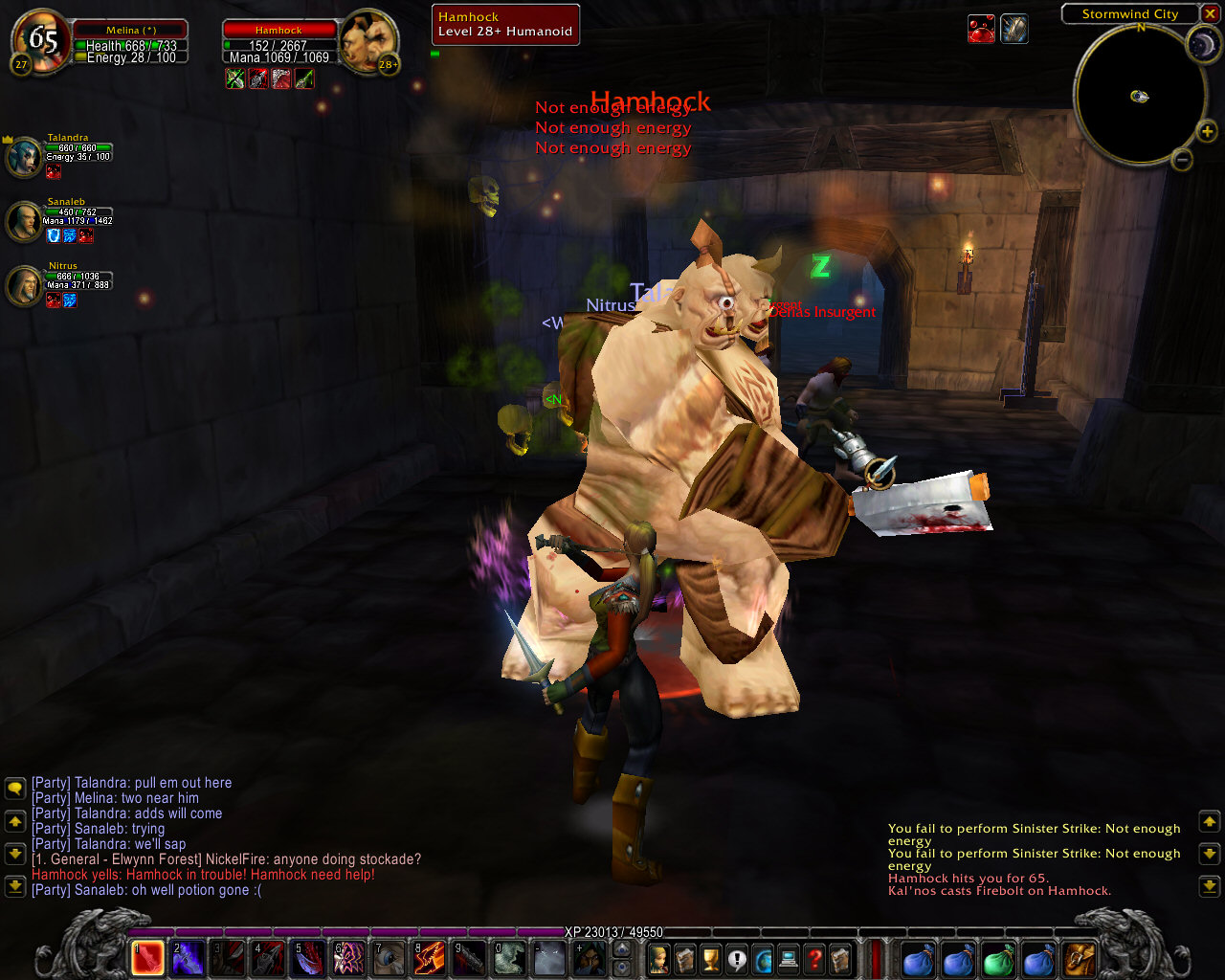Zoom in on the minimap
This screenshot has height=980, width=1225.
pos(1207,132)
